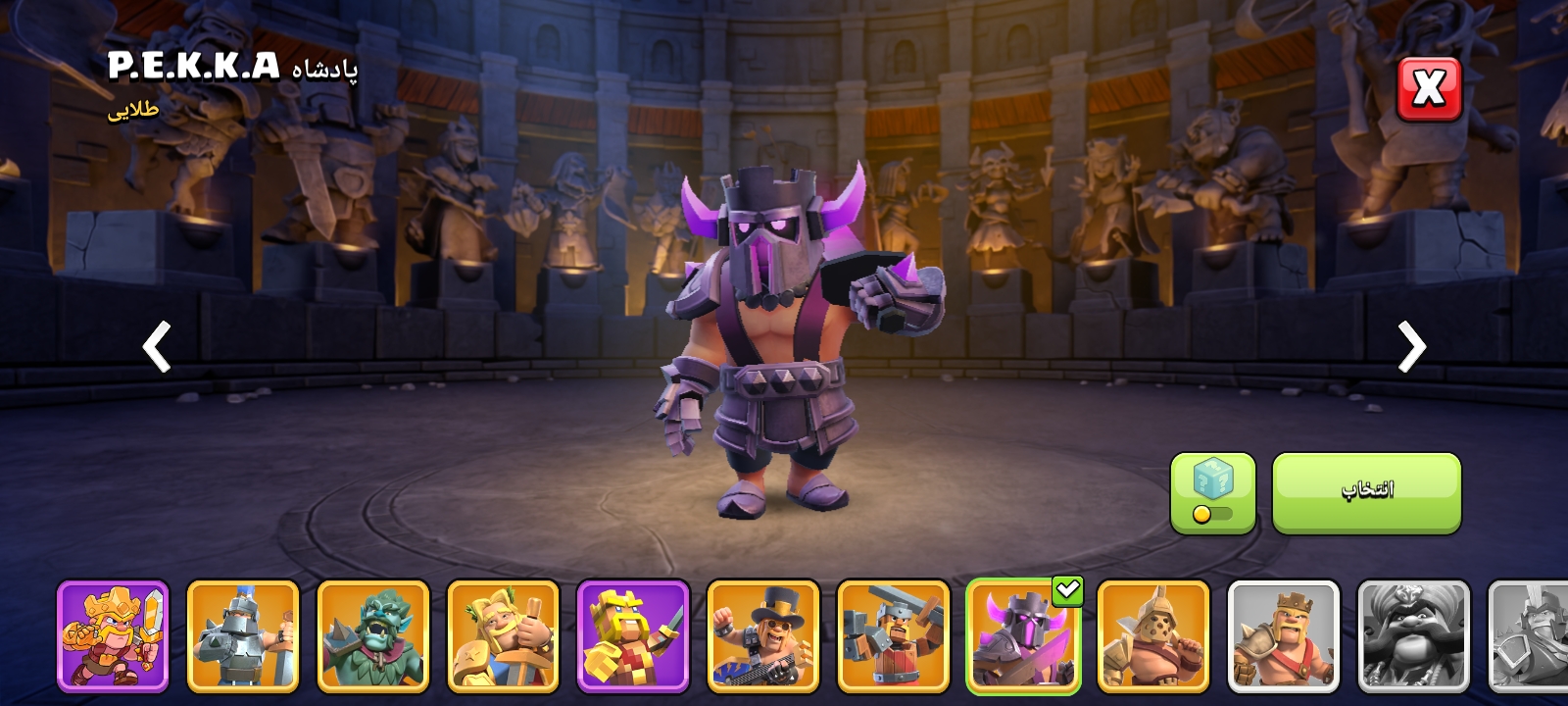Pick the locked grey turban king skin

tap(1413, 636)
